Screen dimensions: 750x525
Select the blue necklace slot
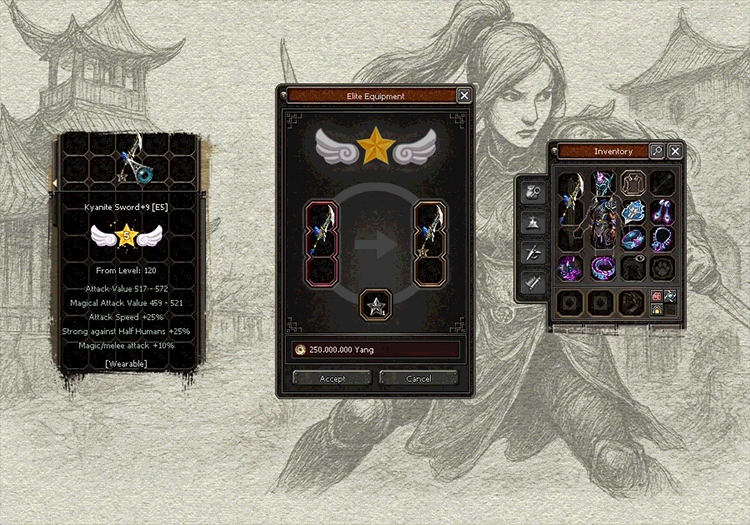662,240
